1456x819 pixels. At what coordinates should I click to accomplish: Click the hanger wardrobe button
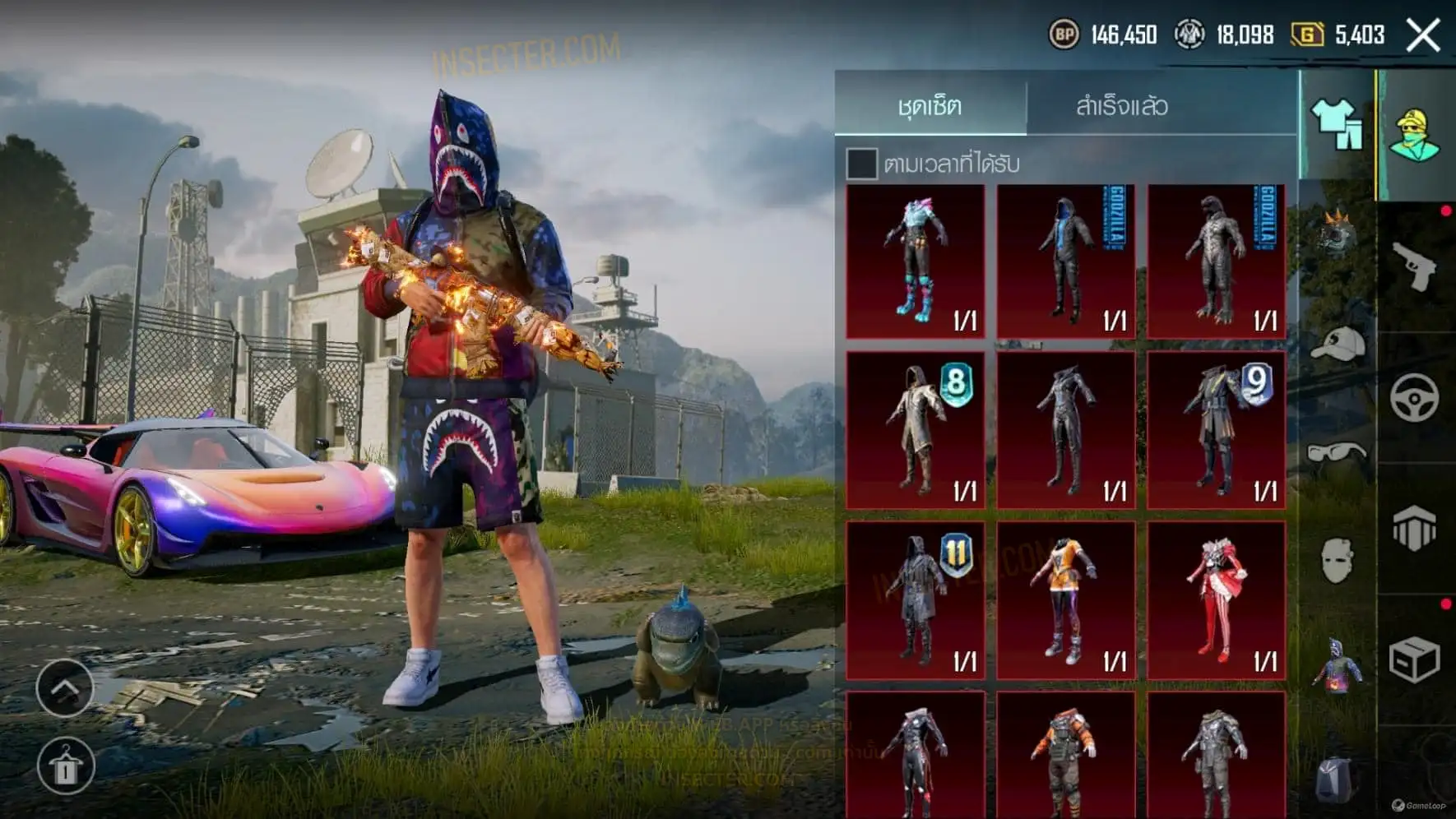point(66,766)
